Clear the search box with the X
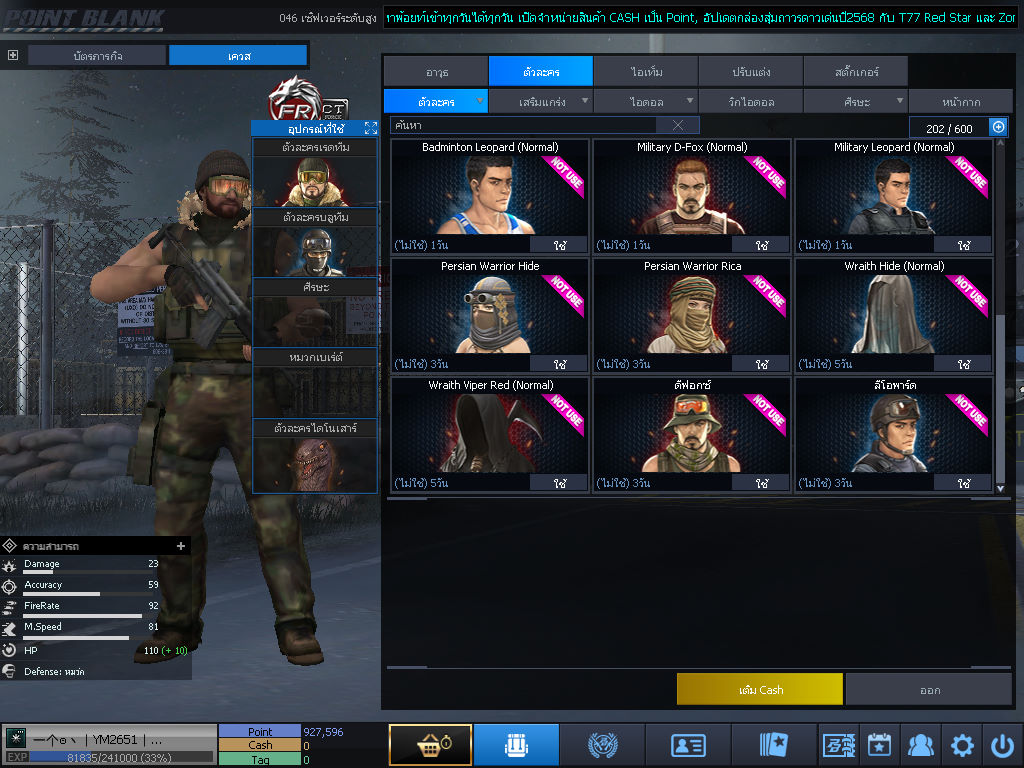1024x768 pixels. (678, 125)
